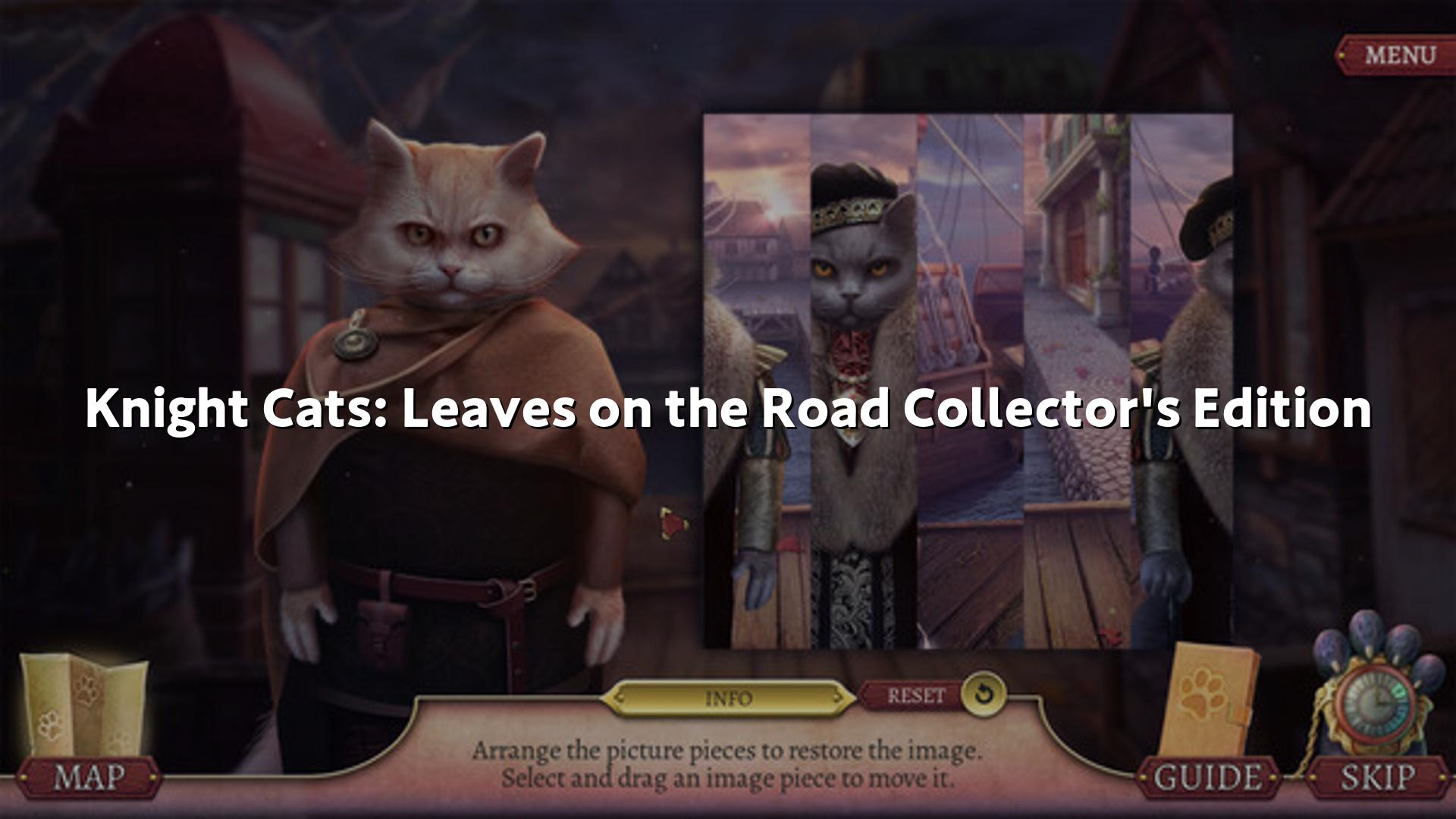This screenshot has height=819, width=1456.
Task: Open the strategy GUIDE
Action: point(1209,777)
